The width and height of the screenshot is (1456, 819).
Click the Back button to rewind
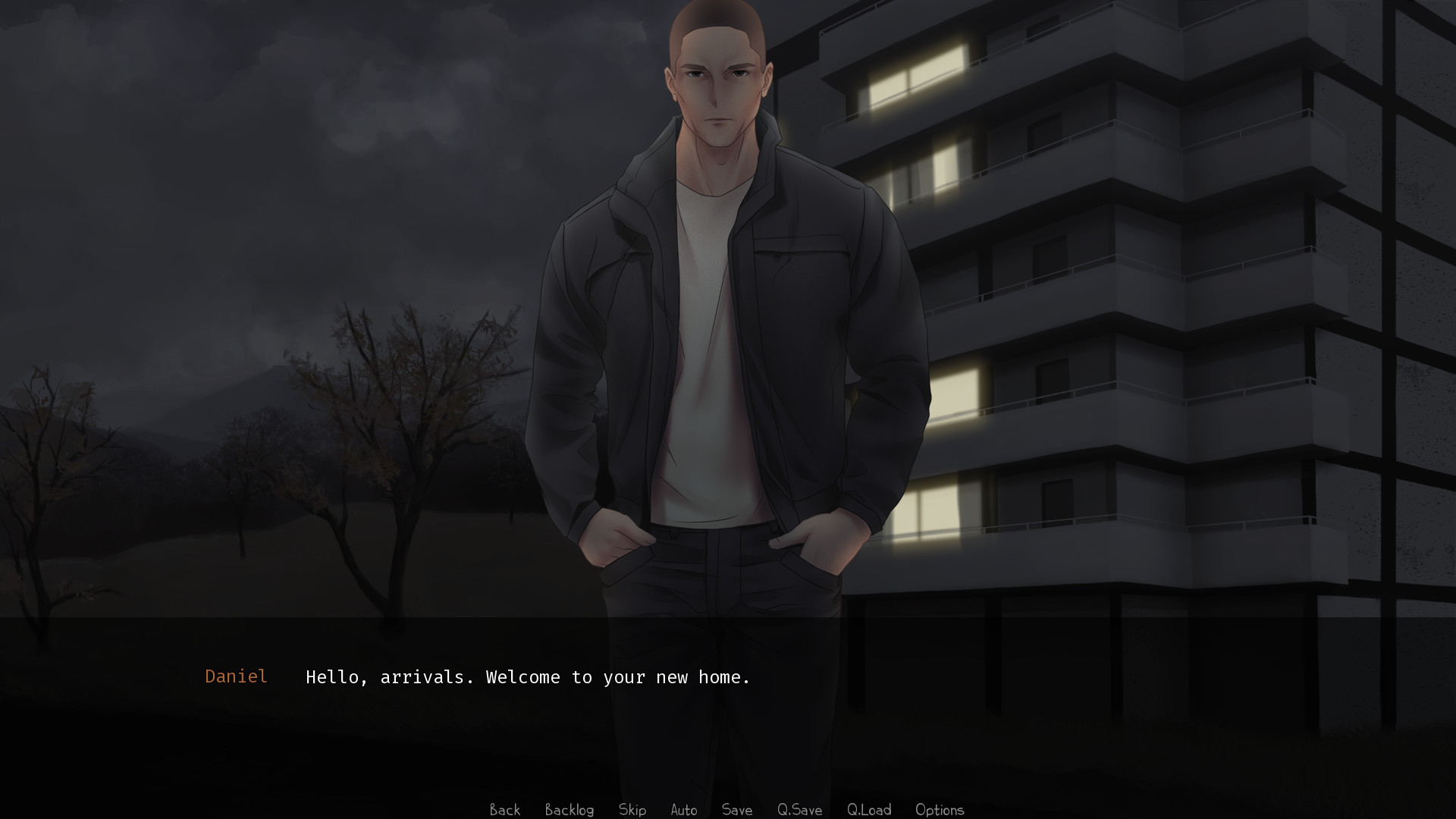[x=504, y=810]
